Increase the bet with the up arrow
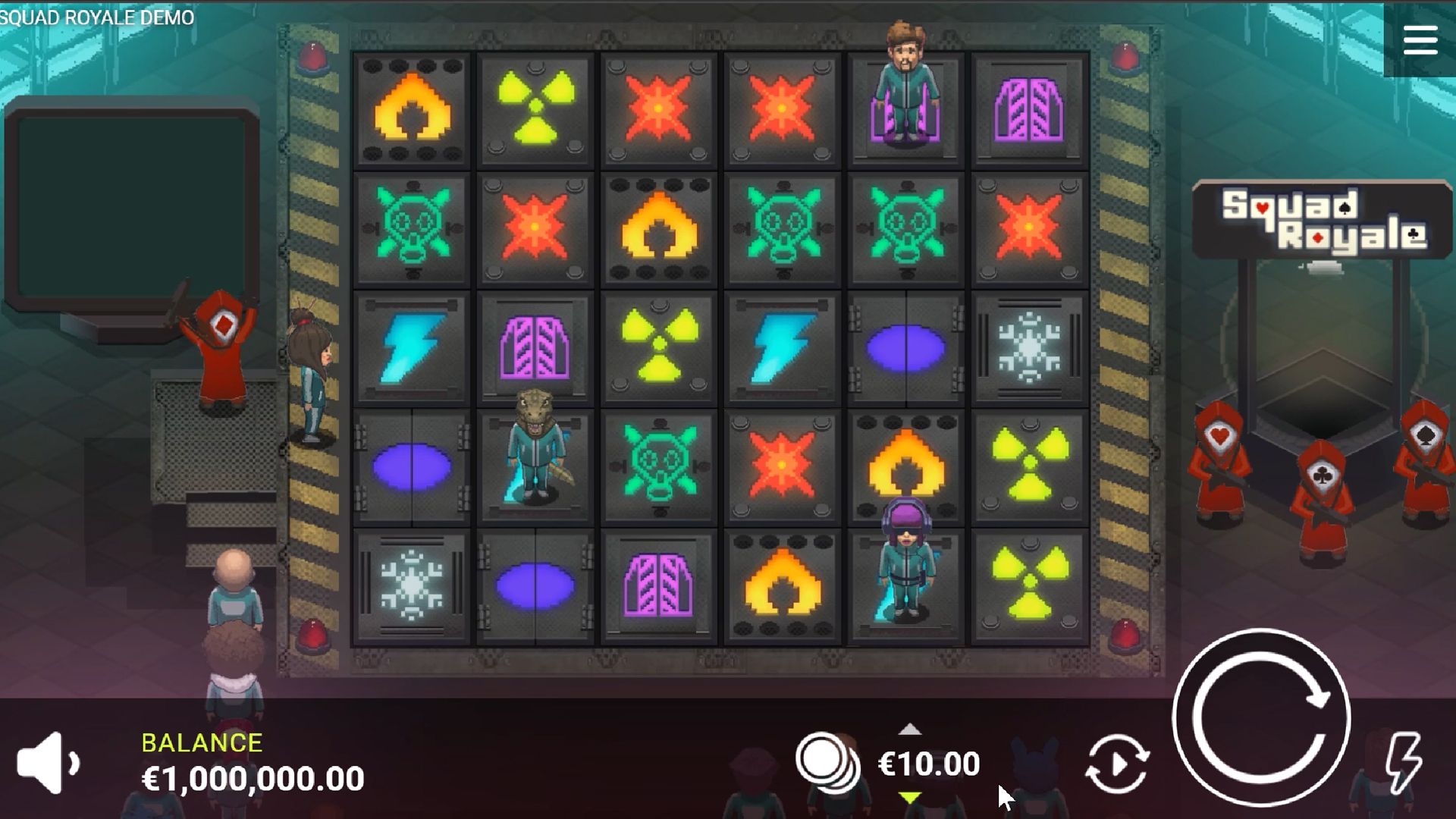 point(910,730)
